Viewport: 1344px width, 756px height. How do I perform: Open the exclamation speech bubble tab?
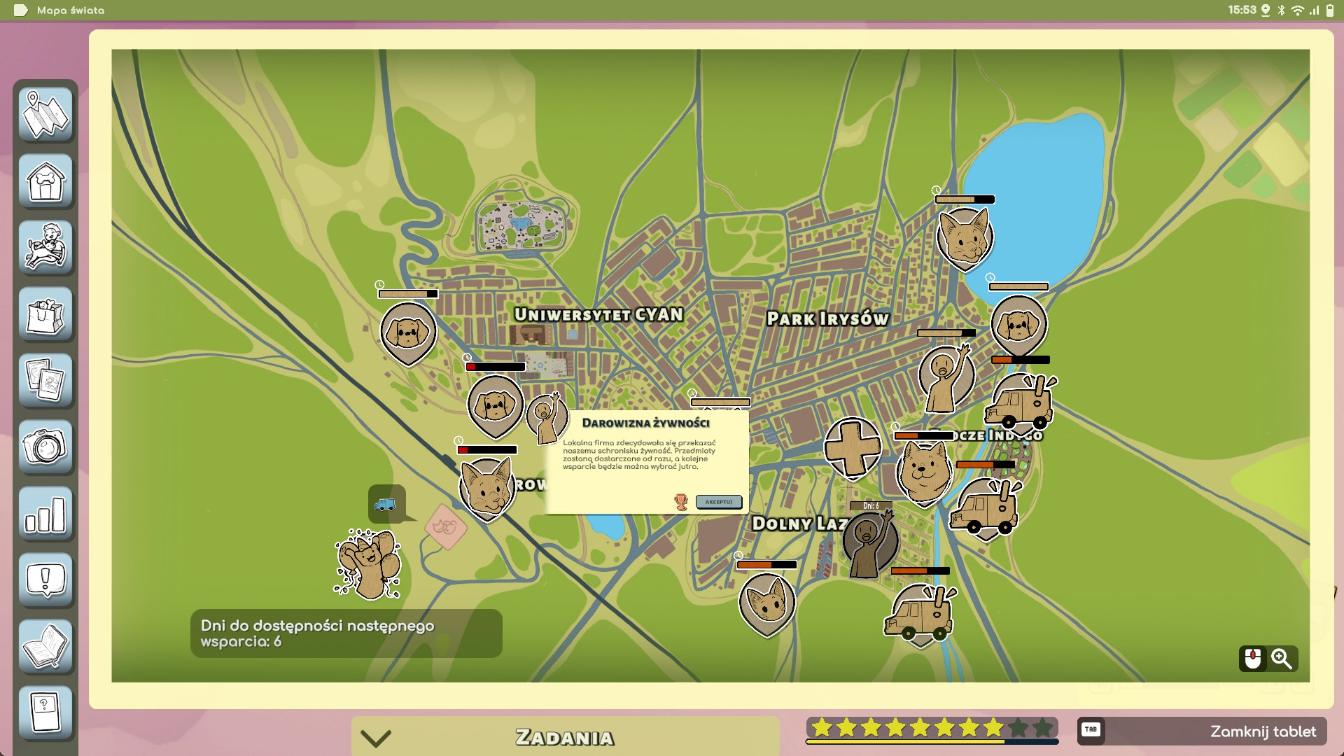coord(46,580)
